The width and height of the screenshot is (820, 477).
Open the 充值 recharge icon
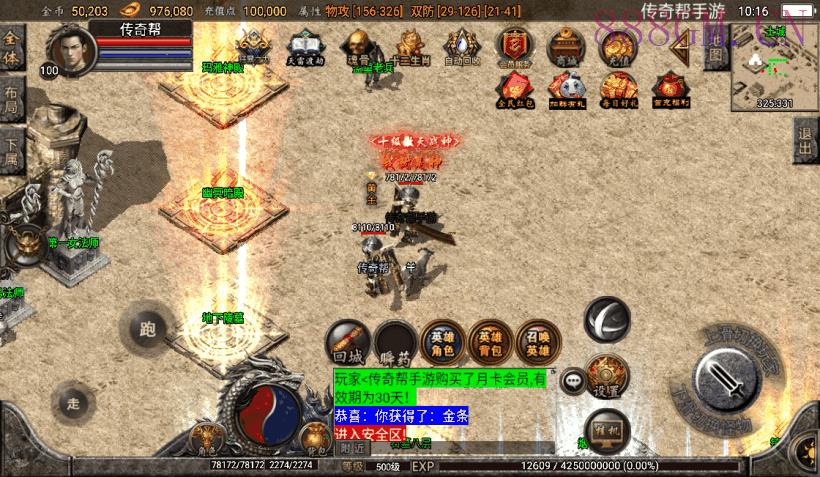pyautogui.click(x=617, y=47)
